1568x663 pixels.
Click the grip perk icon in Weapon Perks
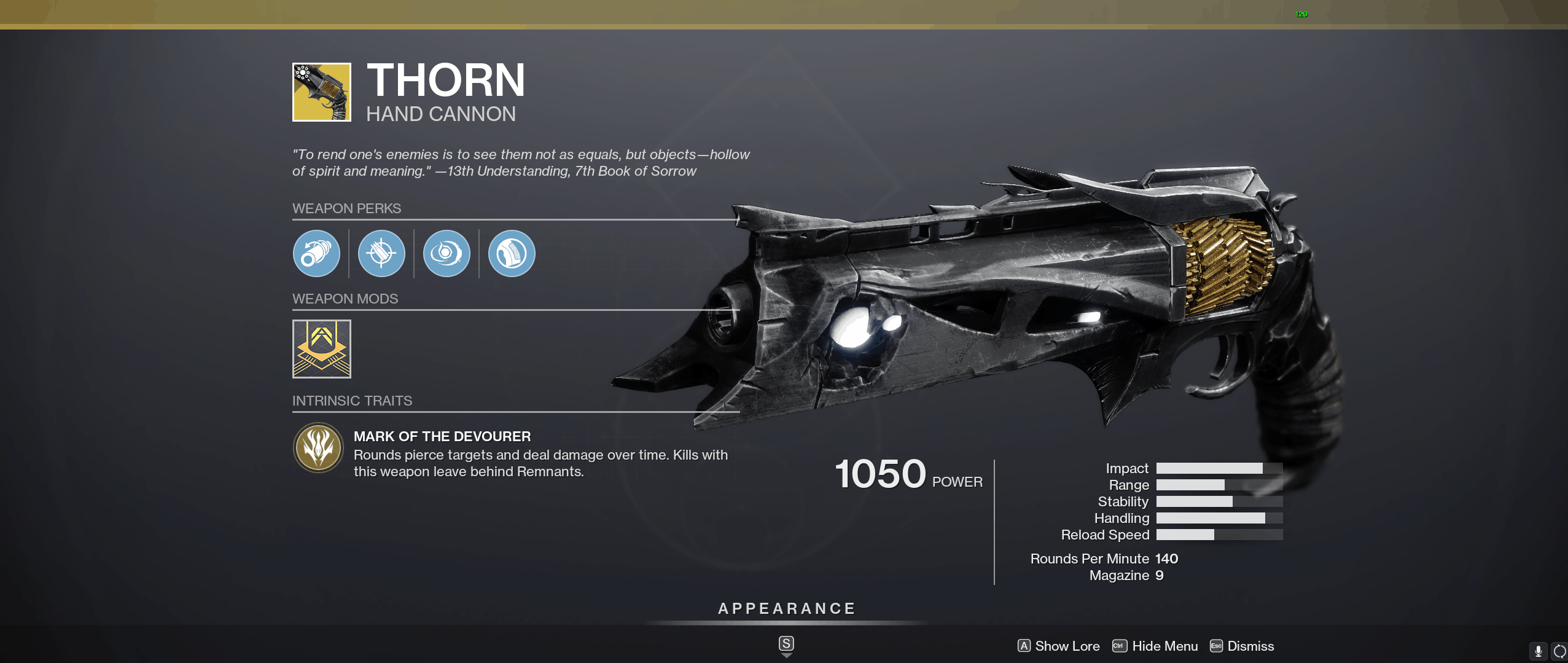[512, 253]
